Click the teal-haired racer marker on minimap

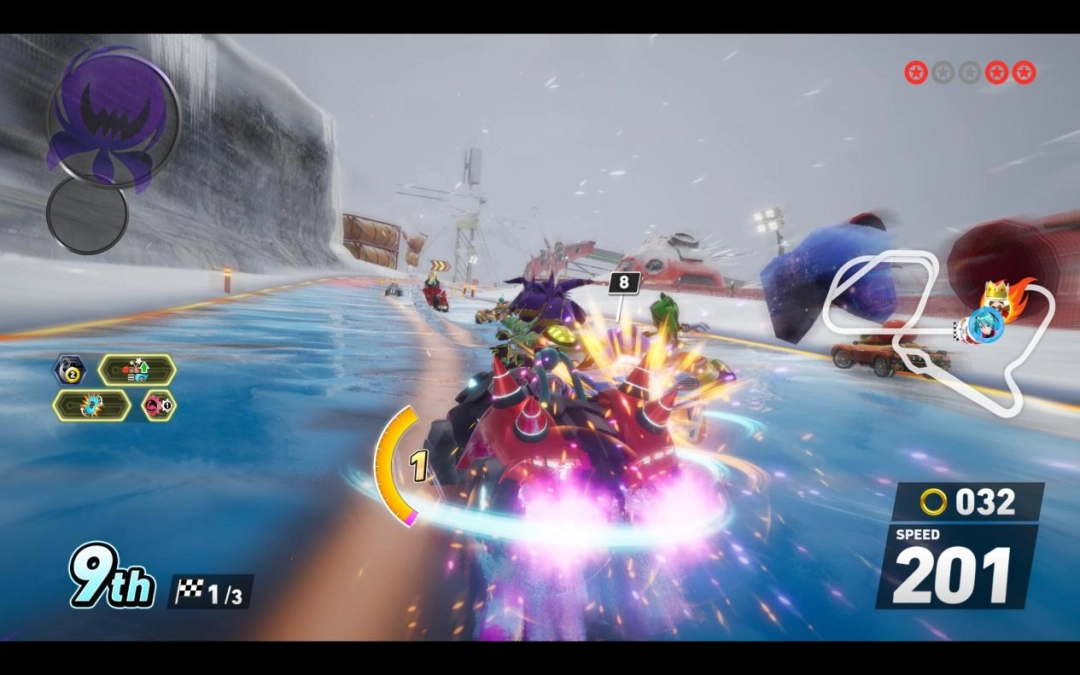[x=984, y=328]
